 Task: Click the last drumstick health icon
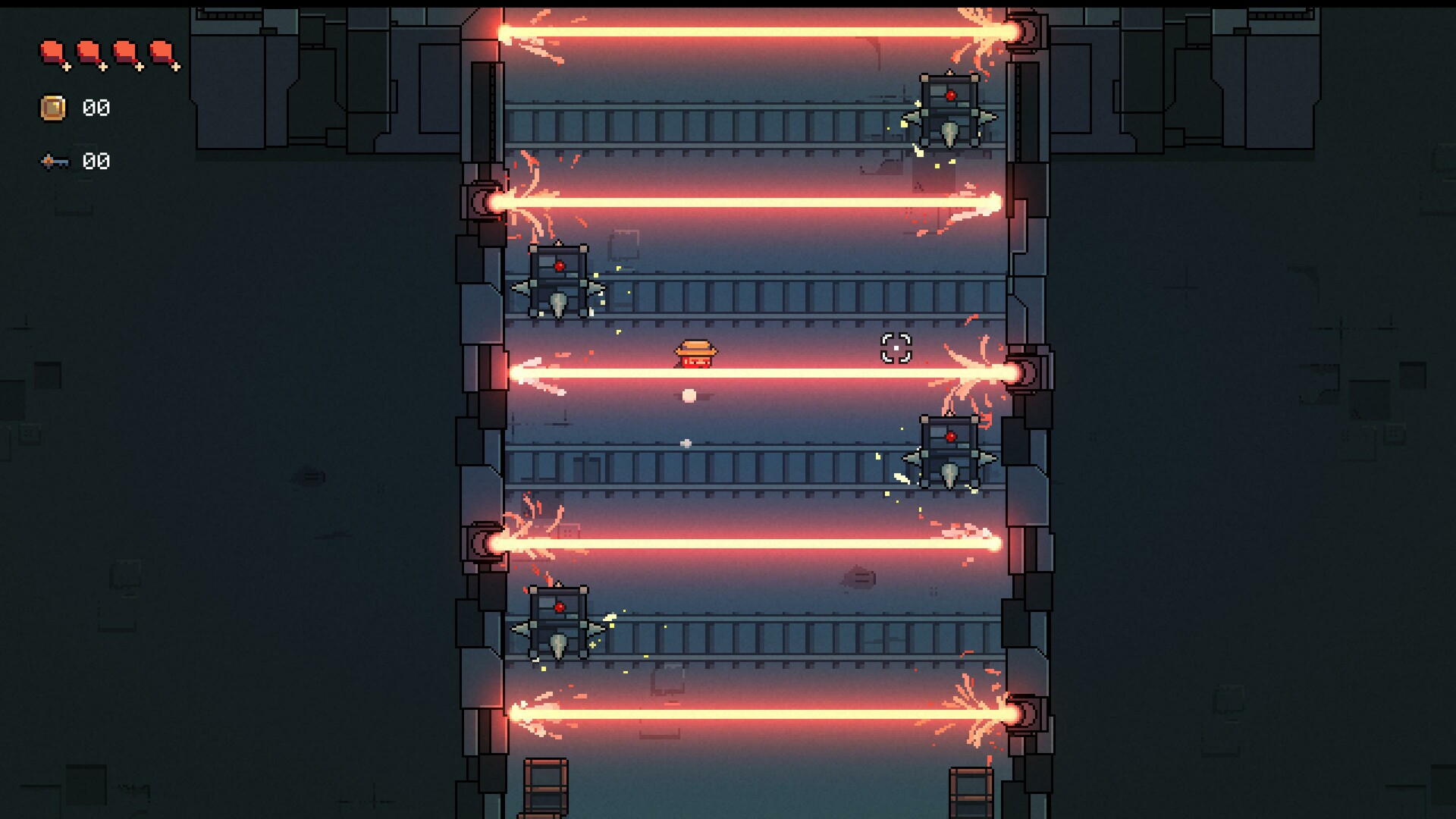[161, 53]
